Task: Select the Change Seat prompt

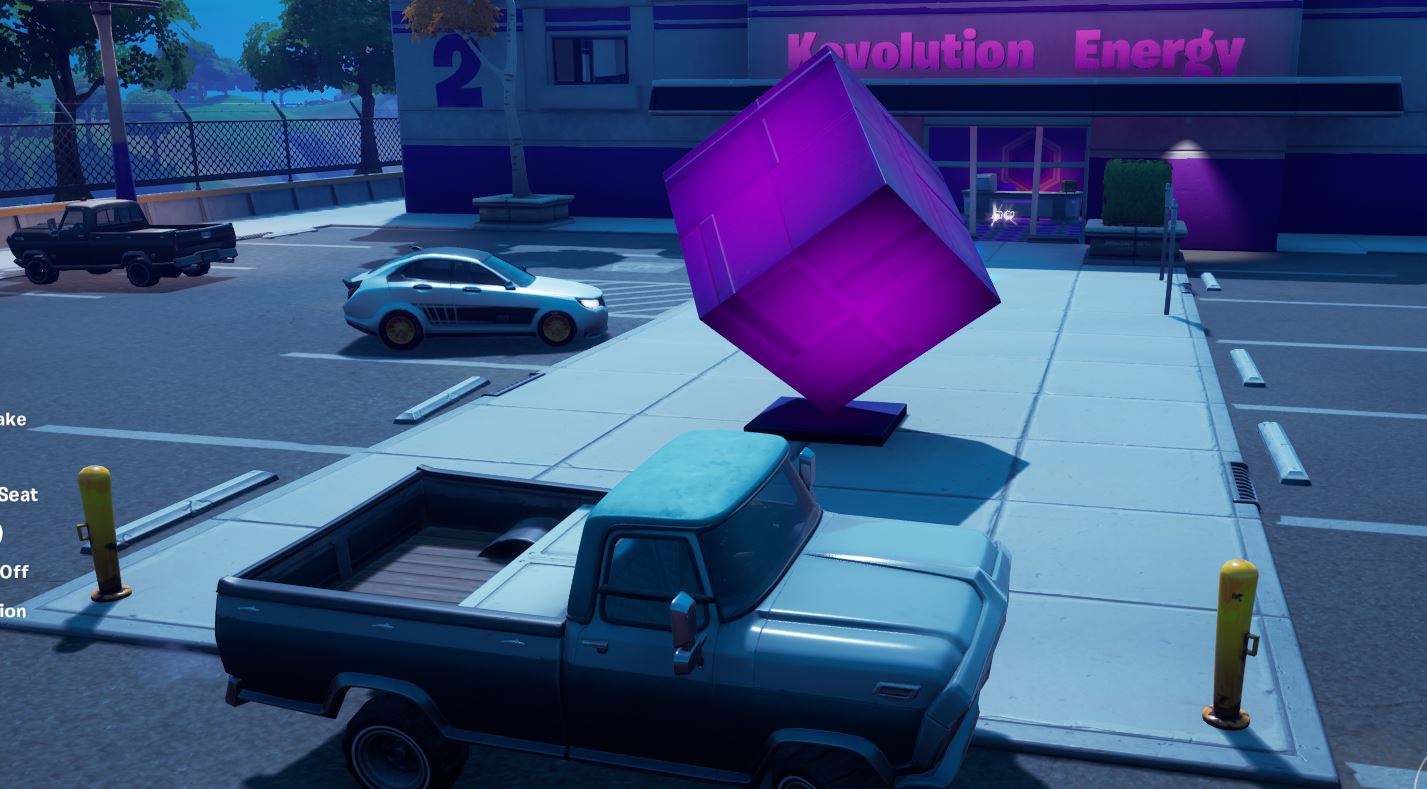Action: pos(20,494)
